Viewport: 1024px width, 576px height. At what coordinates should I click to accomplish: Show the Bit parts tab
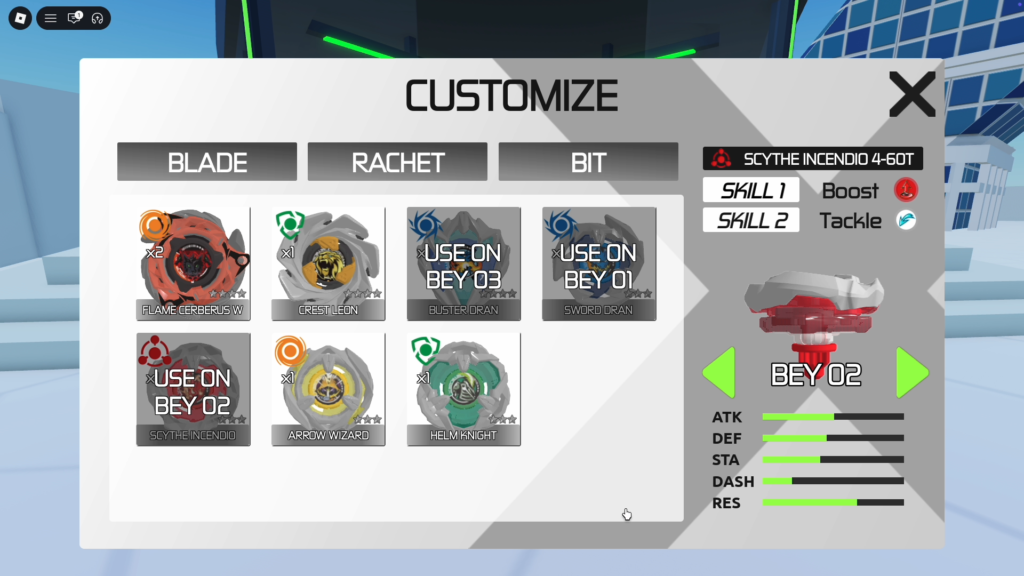[x=588, y=162]
